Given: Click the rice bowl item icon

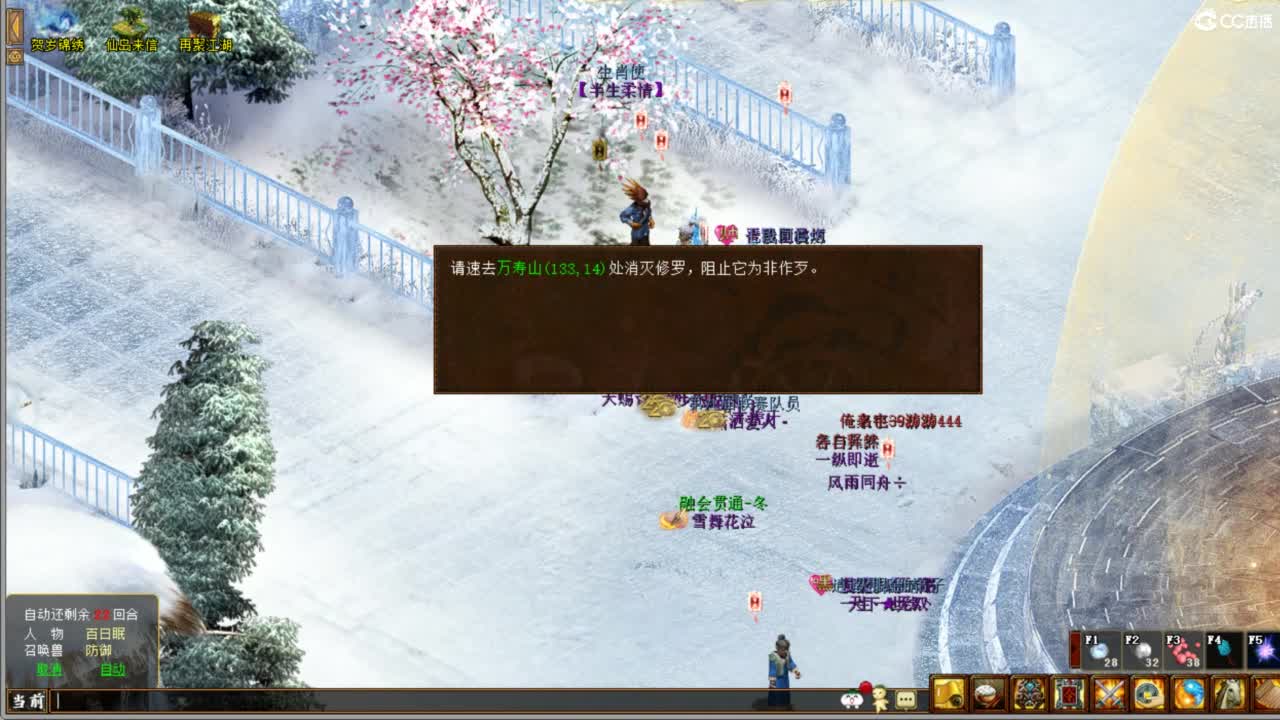Looking at the screenshot, I should [989, 694].
